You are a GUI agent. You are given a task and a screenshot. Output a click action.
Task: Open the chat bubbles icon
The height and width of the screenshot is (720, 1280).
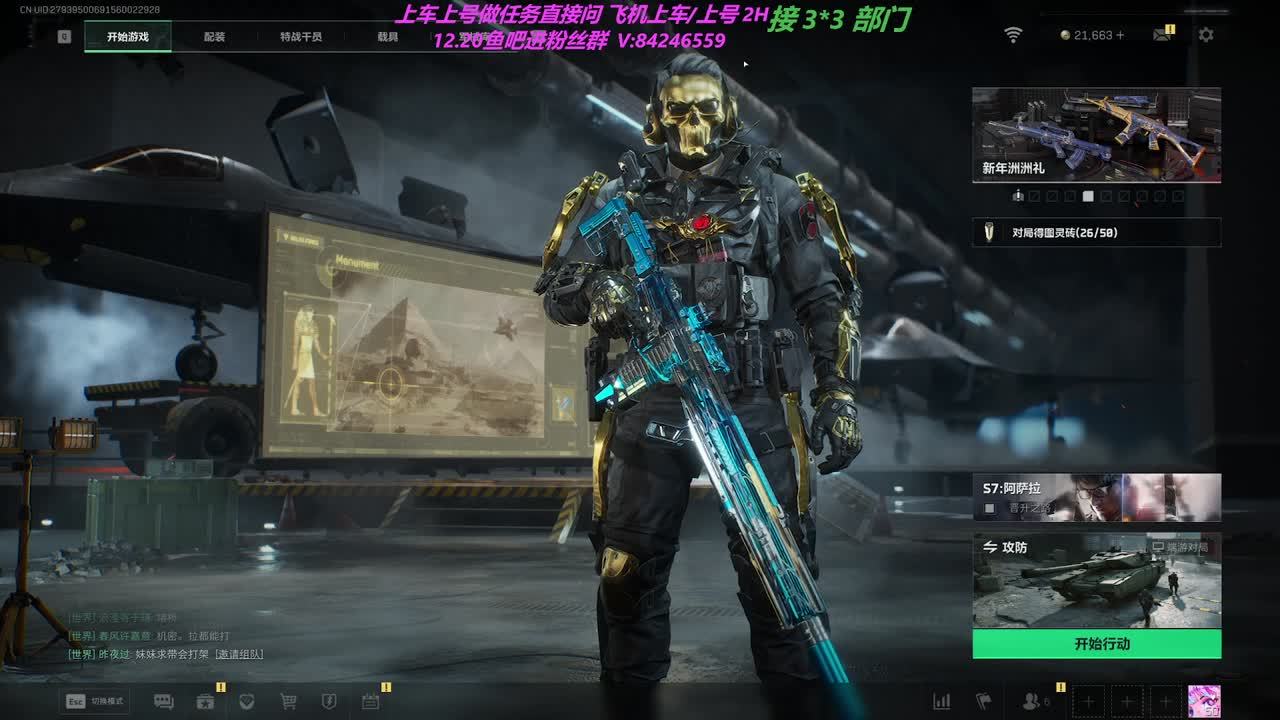click(x=164, y=702)
